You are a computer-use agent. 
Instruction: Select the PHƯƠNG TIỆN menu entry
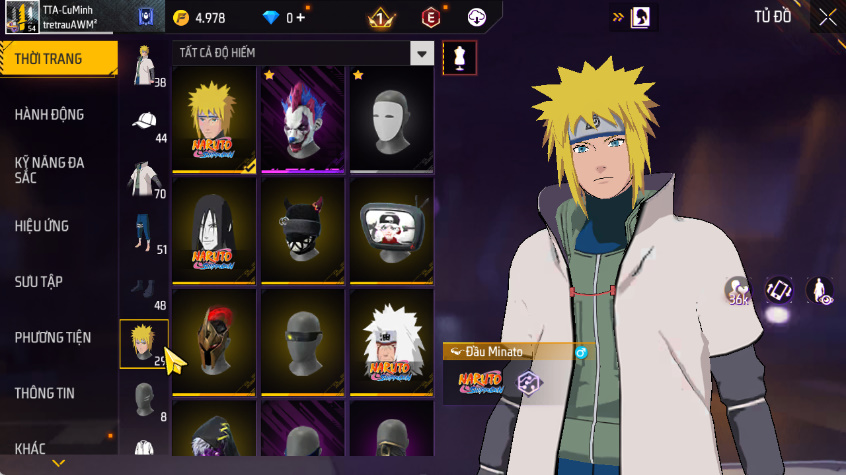click(51, 337)
